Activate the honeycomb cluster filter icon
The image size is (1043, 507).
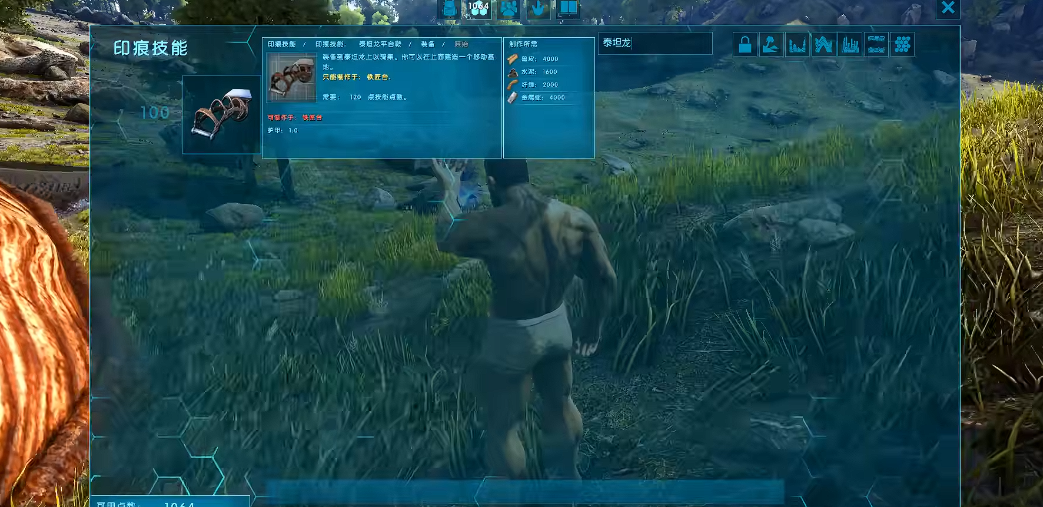(x=903, y=44)
